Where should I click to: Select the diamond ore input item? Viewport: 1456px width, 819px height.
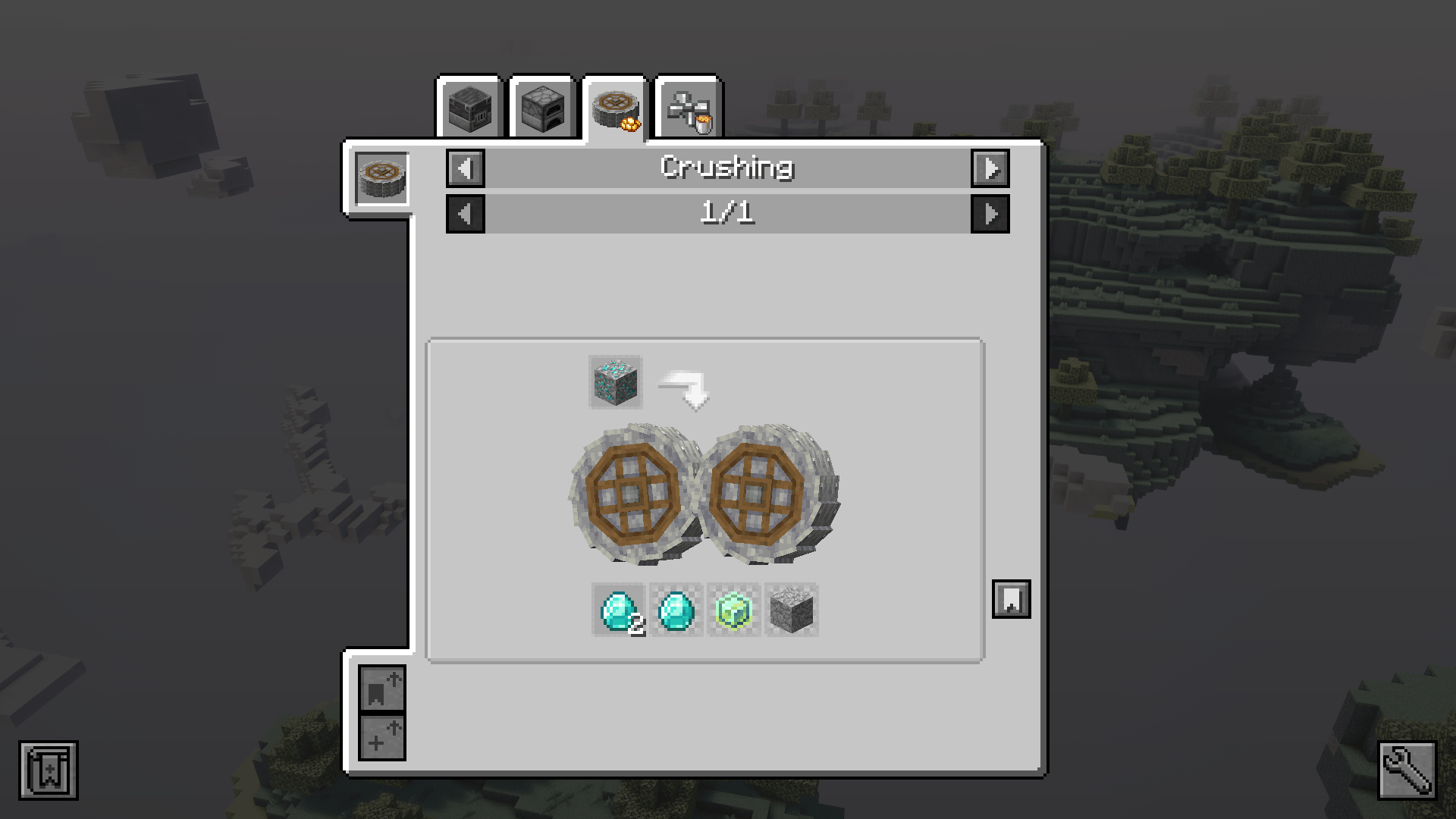[x=614, y=381]
